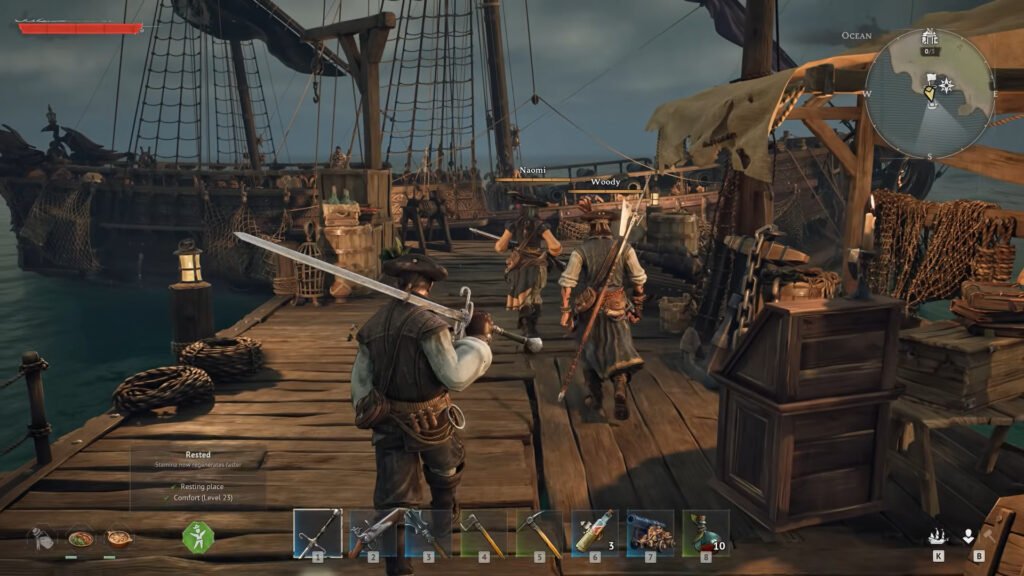Viewport: 1024px width, 576px height.
Task: Select the cannon item in slot 7
Action: pyautogui.click(x=650, y=532)
